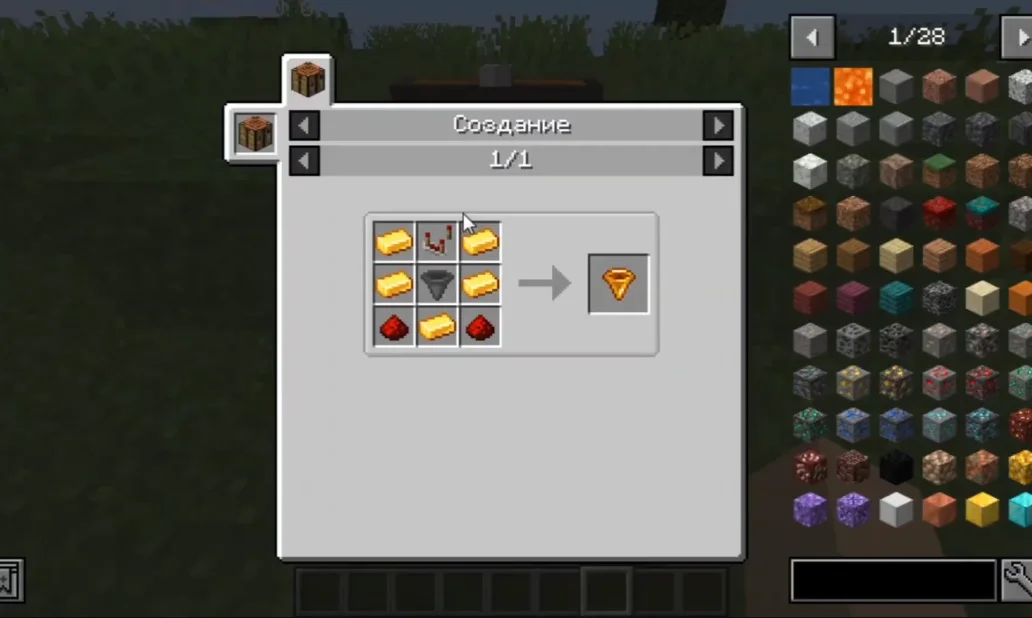Click the crafting table catalyst icon beside the panel
Image resolution: width=1032 pixels, height=618 pixels.
(x=254, y=133)
